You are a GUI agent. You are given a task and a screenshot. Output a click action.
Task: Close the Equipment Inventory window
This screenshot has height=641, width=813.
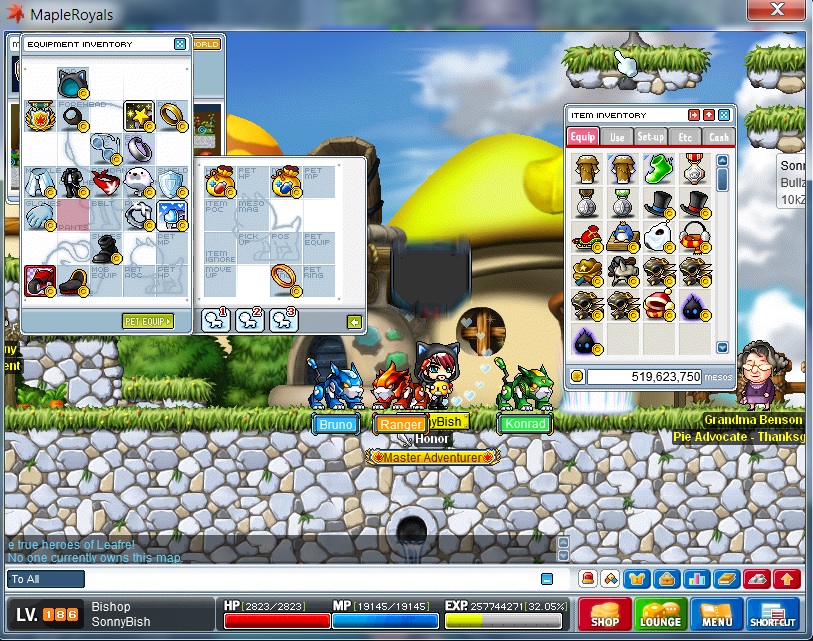tap(180, 44)
